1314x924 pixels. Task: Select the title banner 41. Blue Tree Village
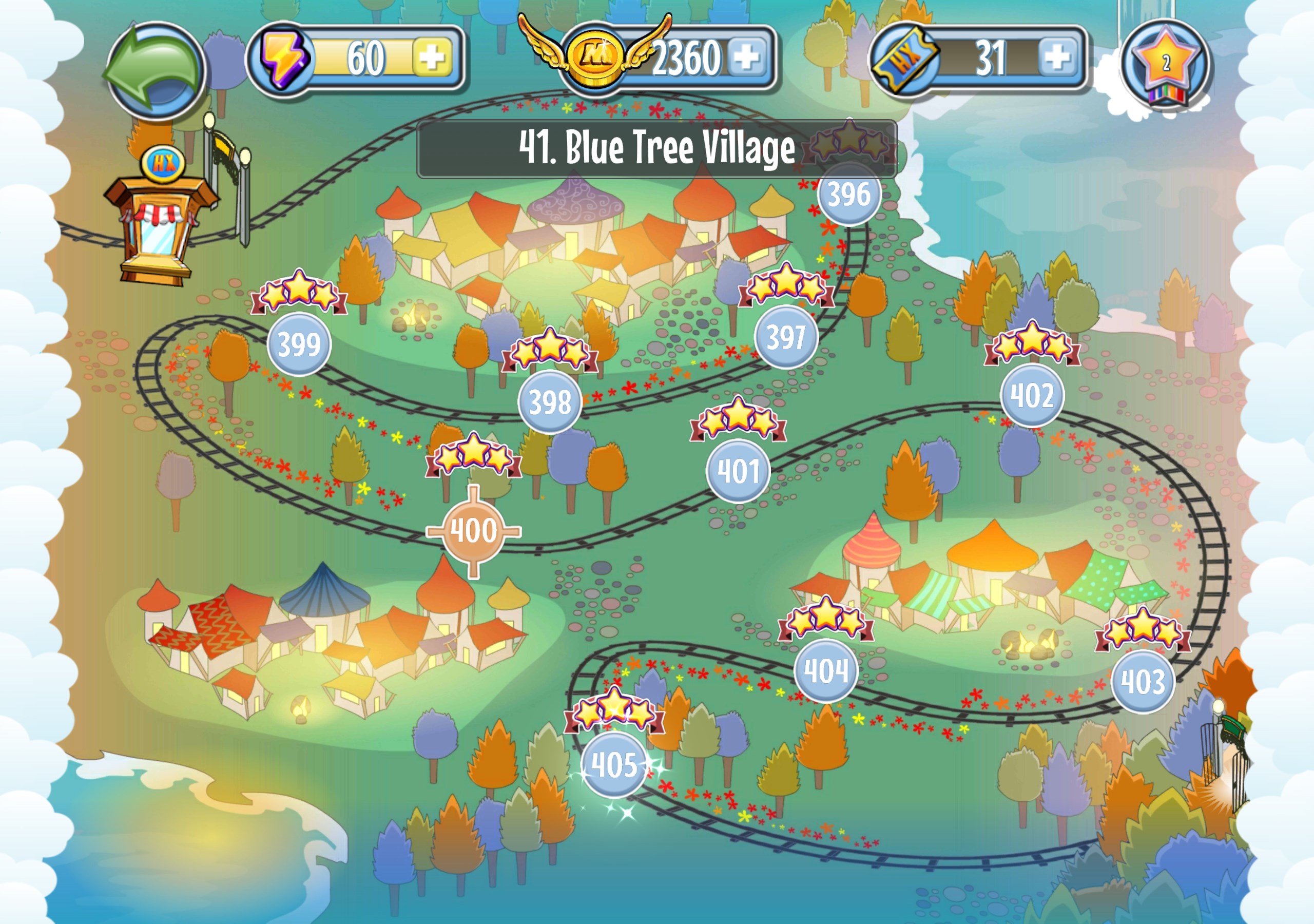(x=658, y=147)
